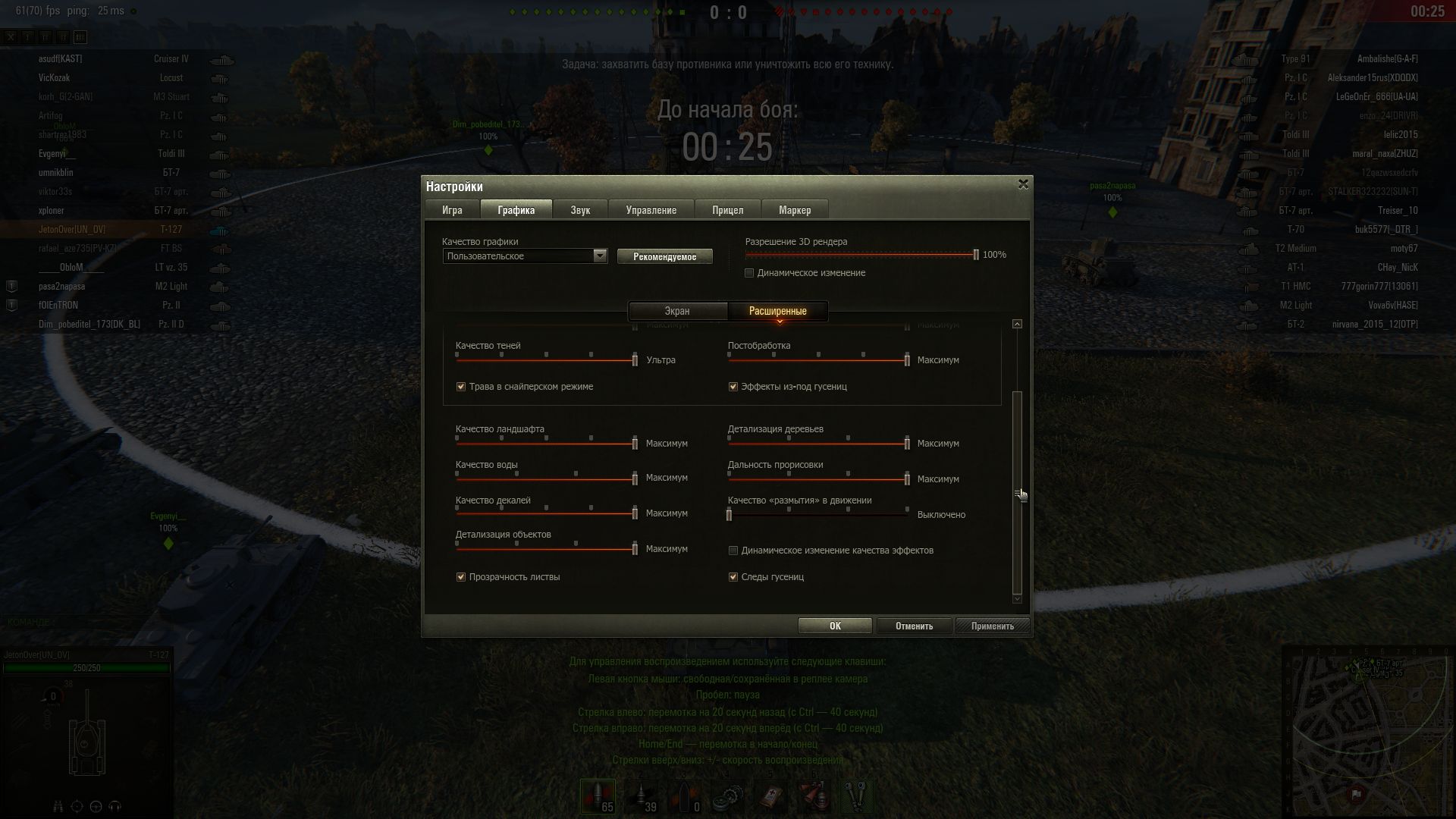This screenshot has height=819, width=1456.
Task: Disable Эффекты из-под гусениц checkbox
Action: pyautogui.click(x=733, y=387)
